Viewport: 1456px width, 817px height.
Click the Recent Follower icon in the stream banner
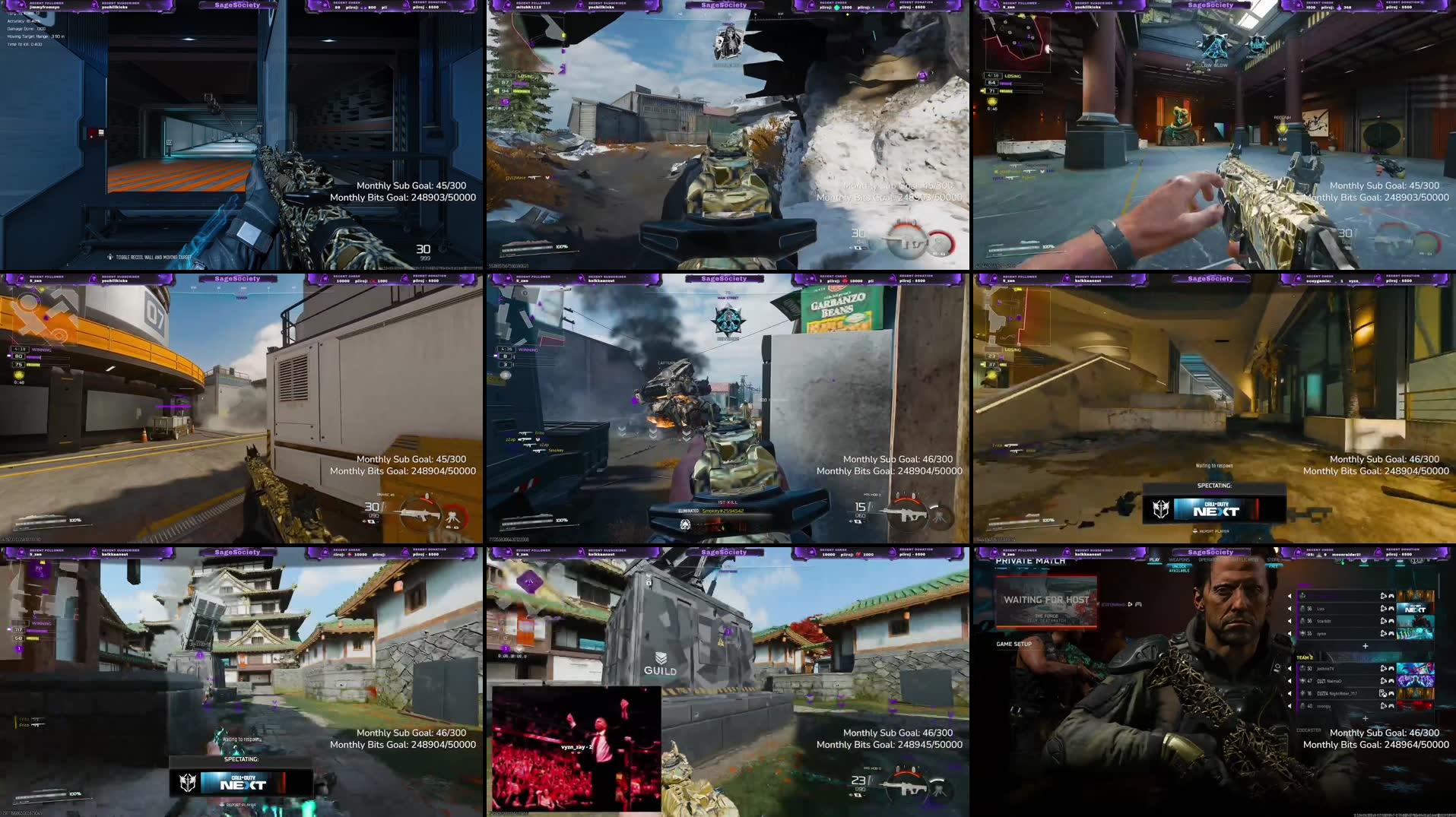994,553
